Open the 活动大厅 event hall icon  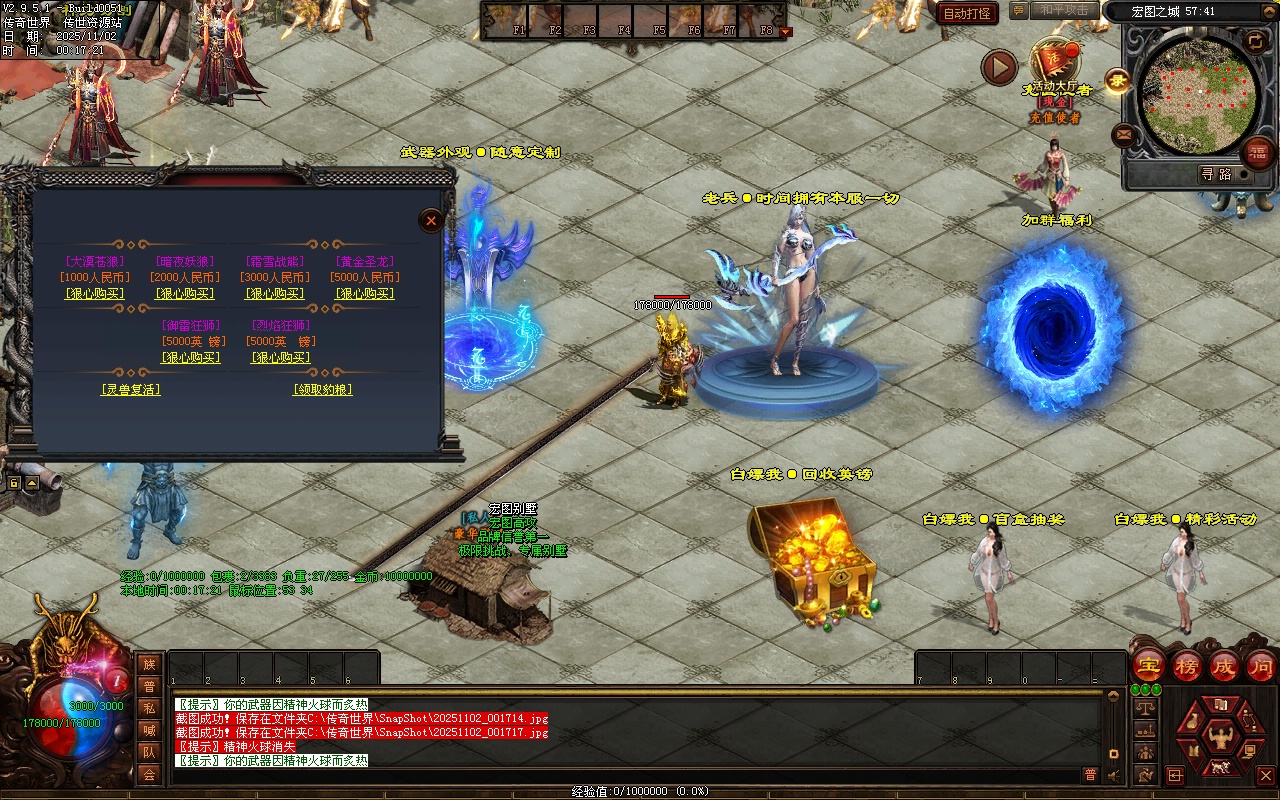tap(1054, 62)
